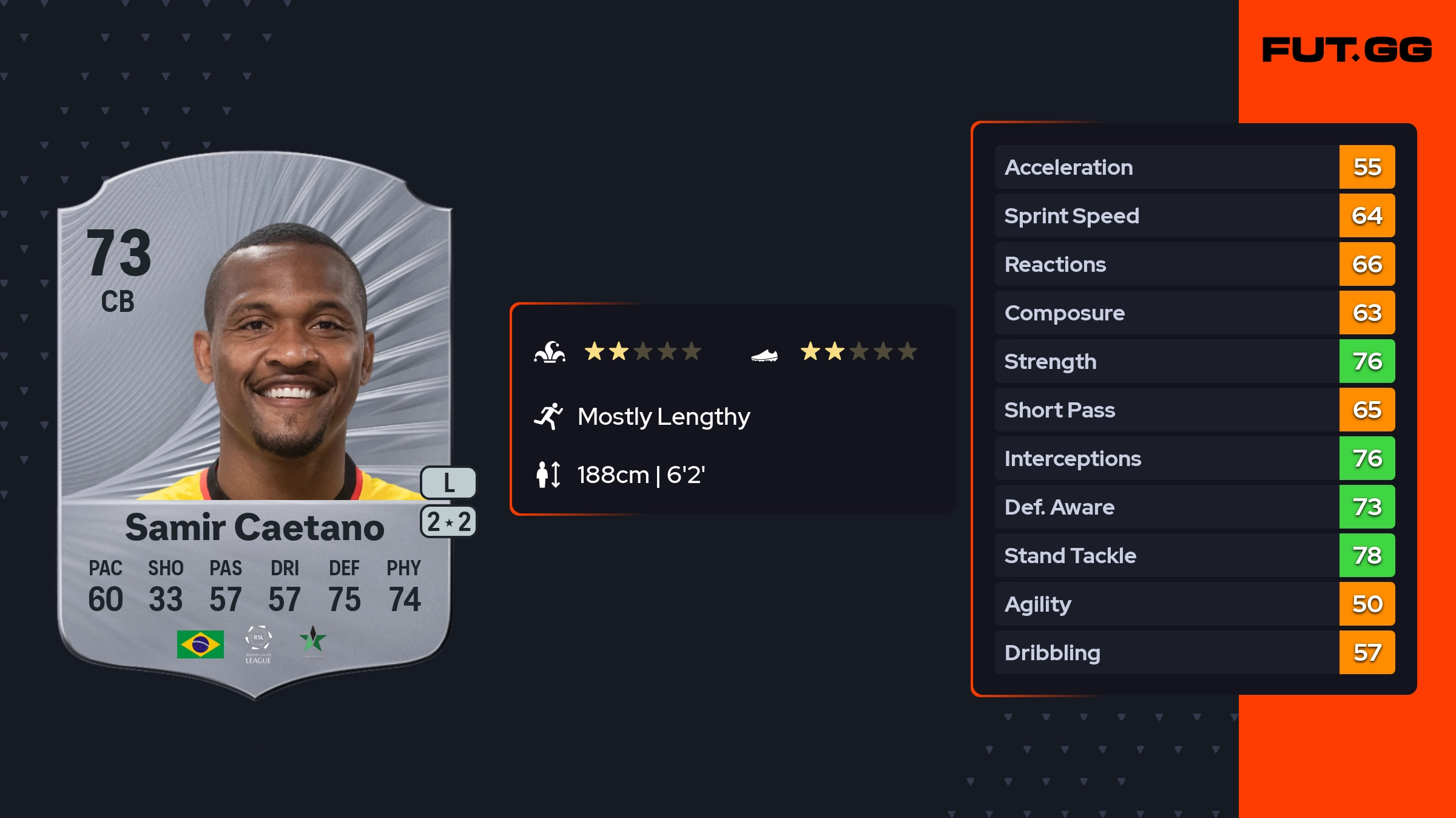Click the weak foot boot star rating
This screenshot has height=818, width=1456.
pyautogui.click(x=858, y=351)
